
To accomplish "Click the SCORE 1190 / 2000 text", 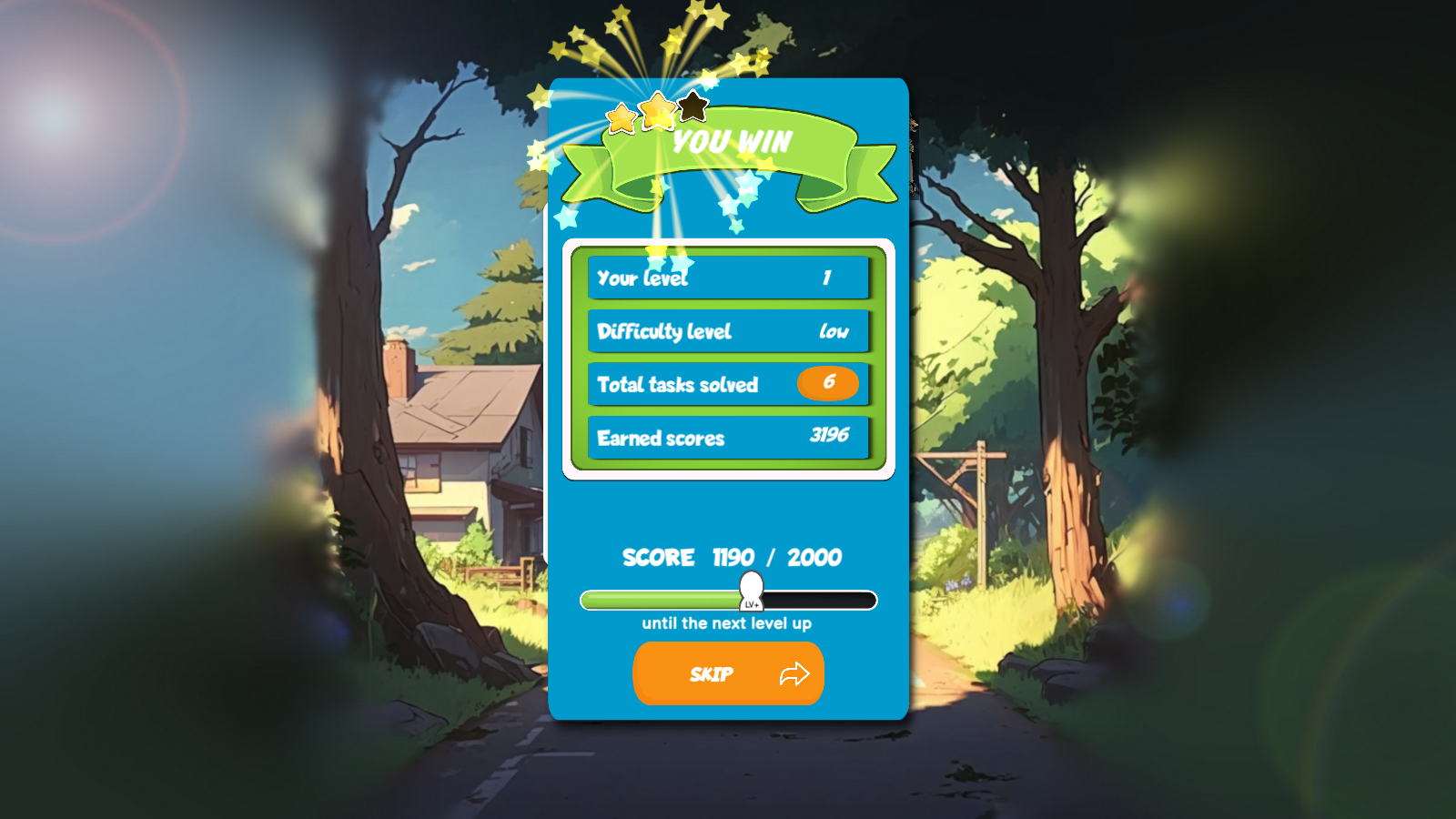I will (729, 558).
